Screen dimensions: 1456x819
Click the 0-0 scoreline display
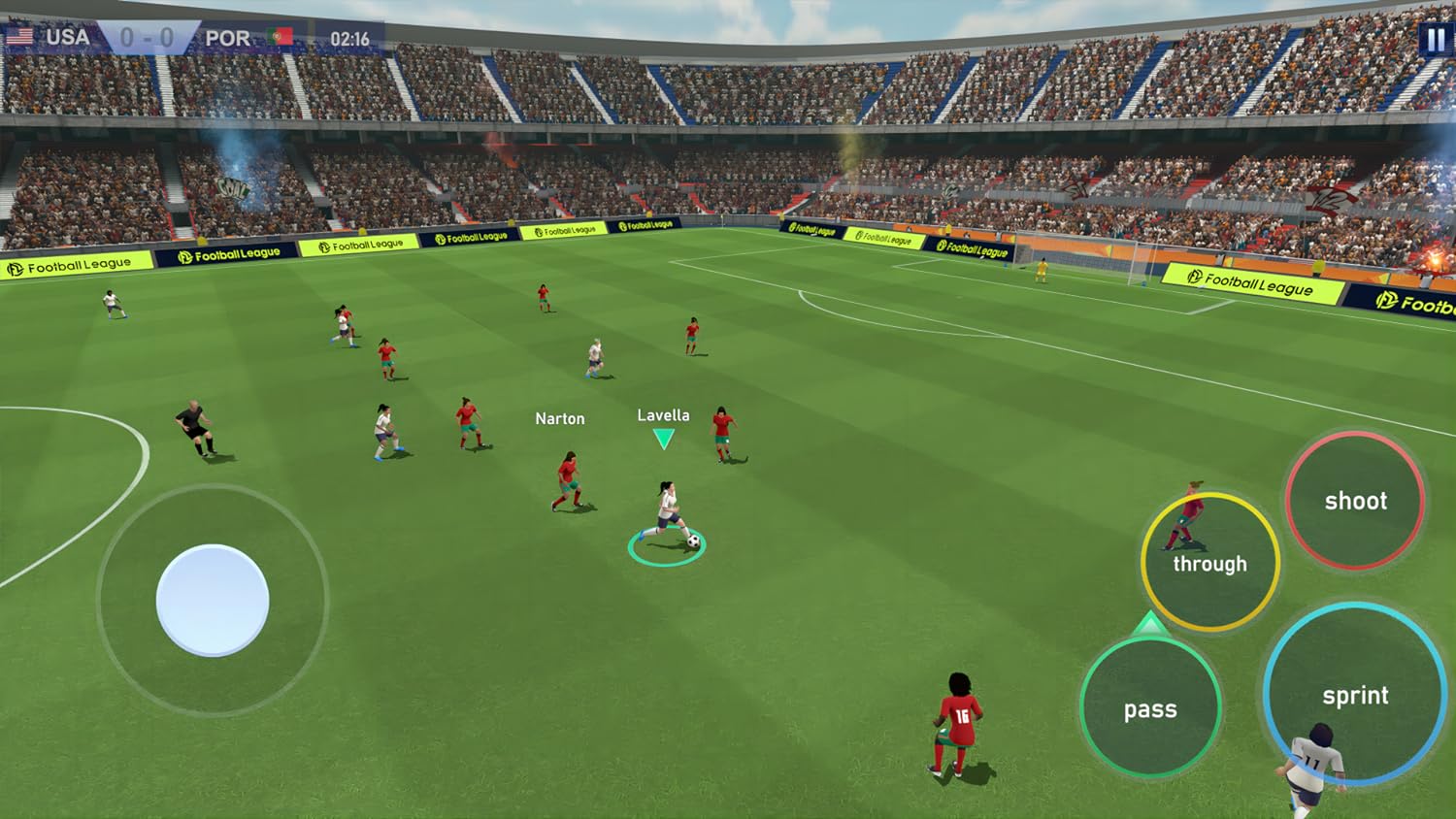[146, 36]
